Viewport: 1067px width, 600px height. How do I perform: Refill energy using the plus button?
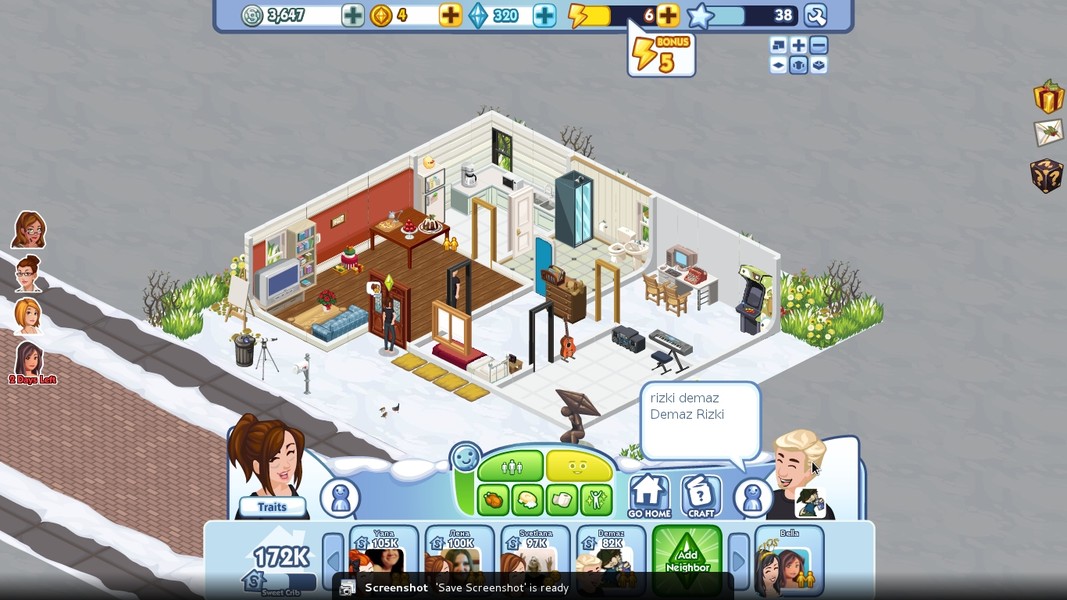tap(668, 15)
